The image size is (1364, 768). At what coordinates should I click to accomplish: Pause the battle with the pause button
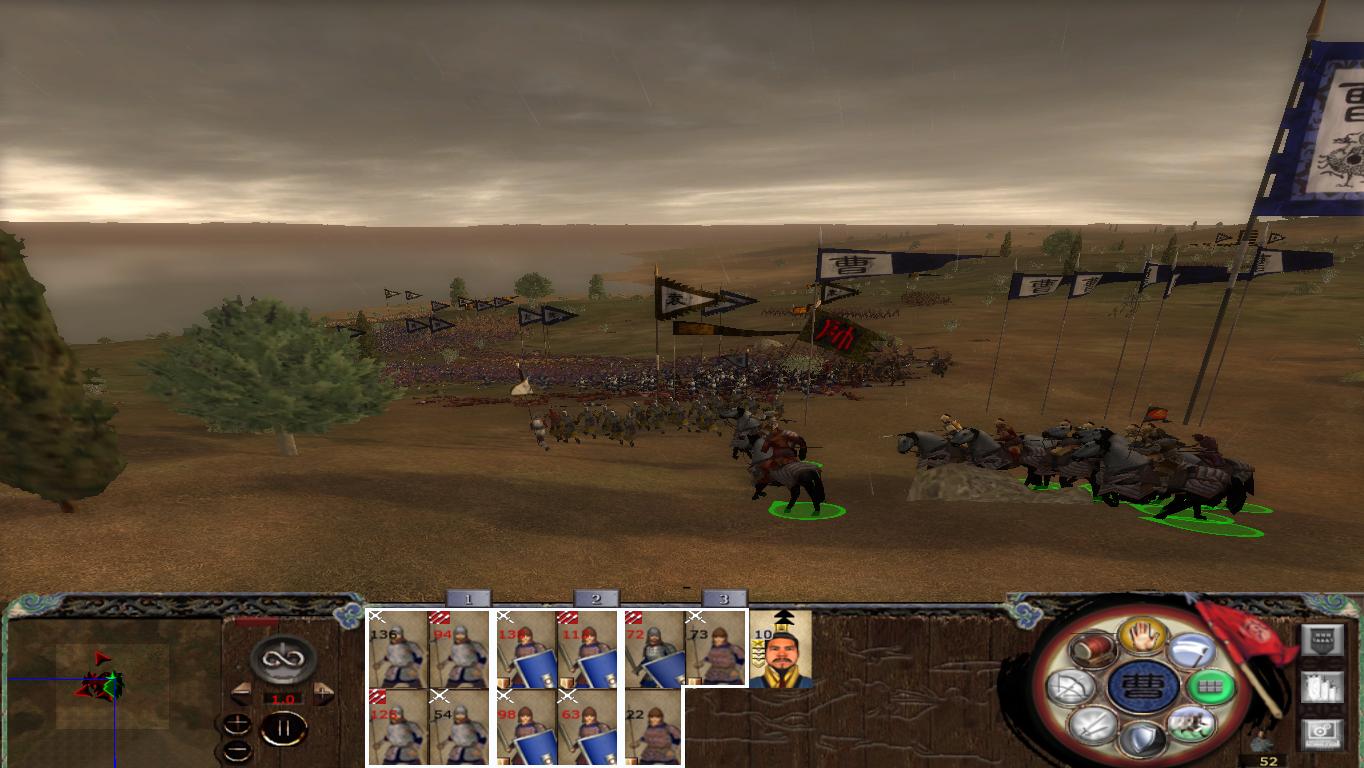click(x=284, y=728)
